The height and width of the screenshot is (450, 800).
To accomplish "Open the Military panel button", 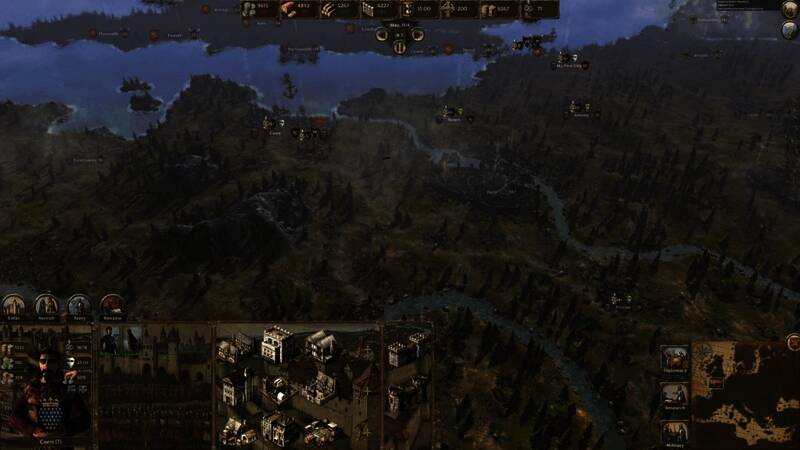I will pos(674,433).
